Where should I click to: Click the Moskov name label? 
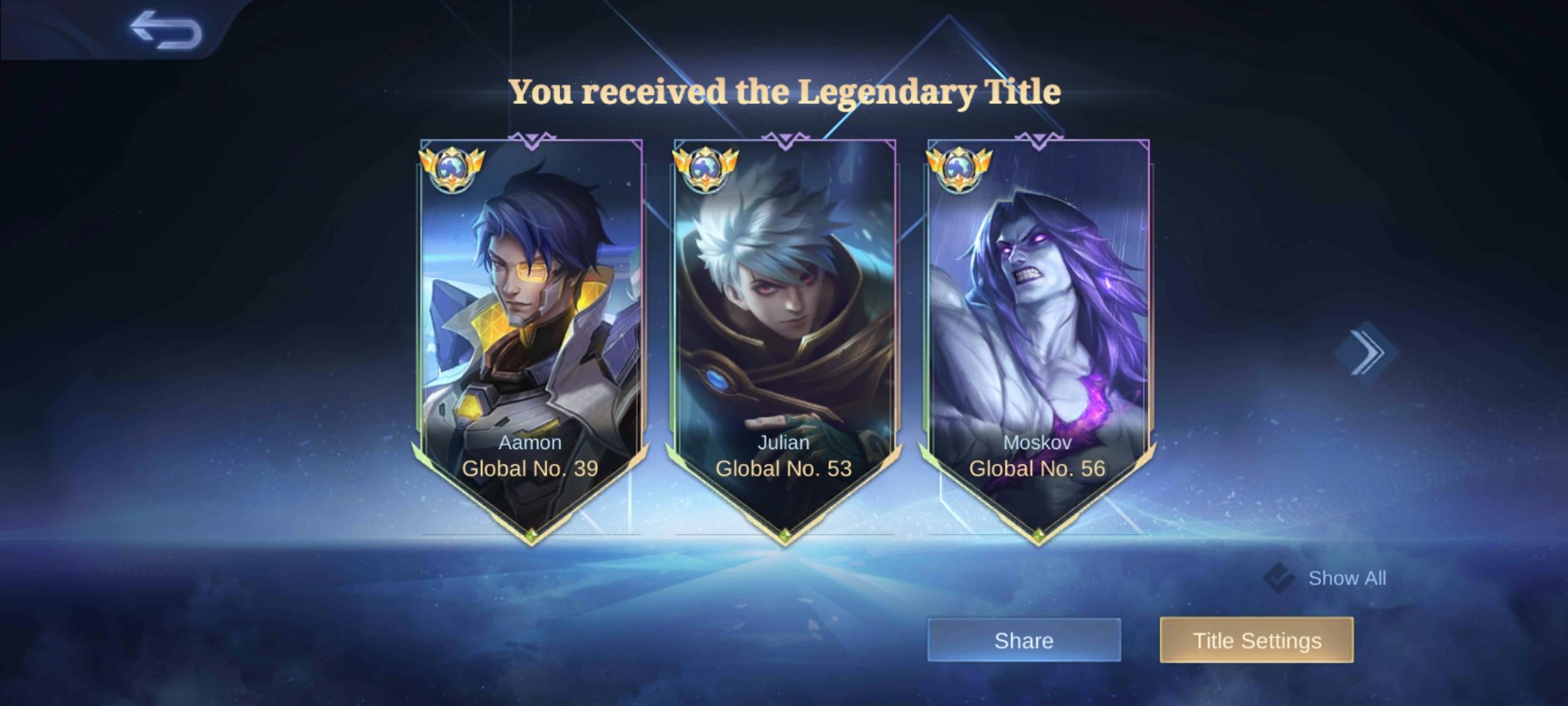coord(1039,443)
